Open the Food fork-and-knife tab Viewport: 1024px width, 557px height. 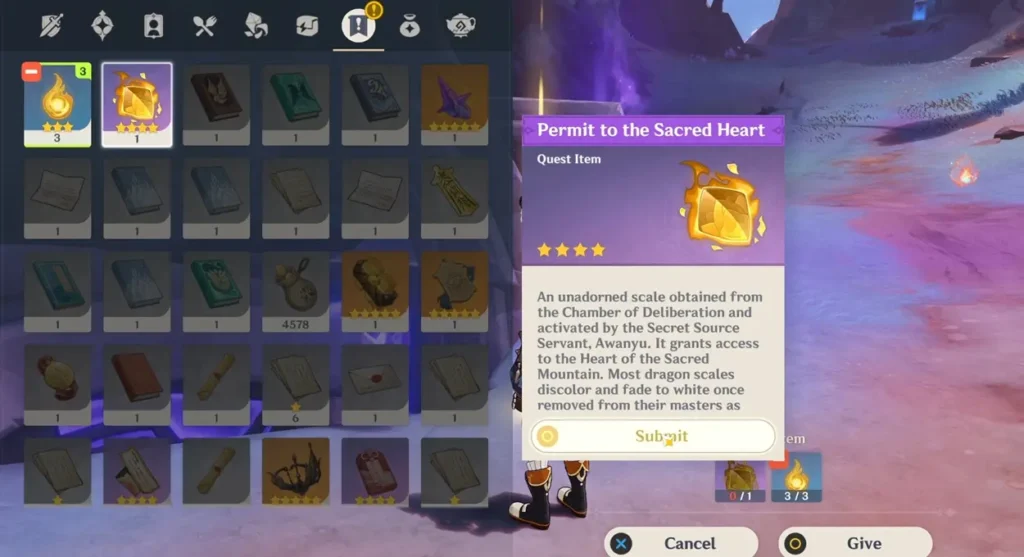click(205, 25)
